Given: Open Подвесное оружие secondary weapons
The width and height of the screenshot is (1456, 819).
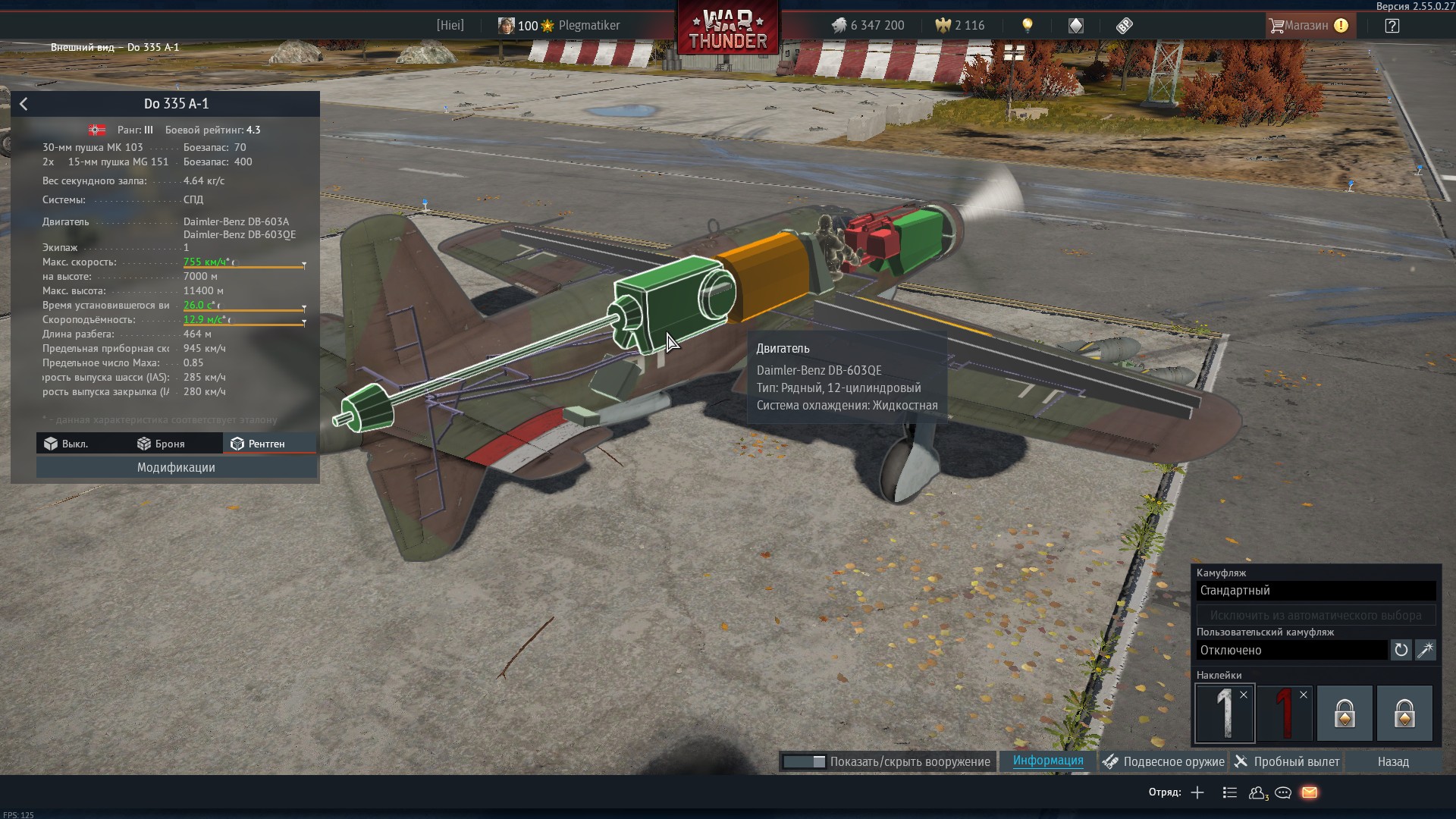Looking at the screenshot, I should pos(1164,761).
